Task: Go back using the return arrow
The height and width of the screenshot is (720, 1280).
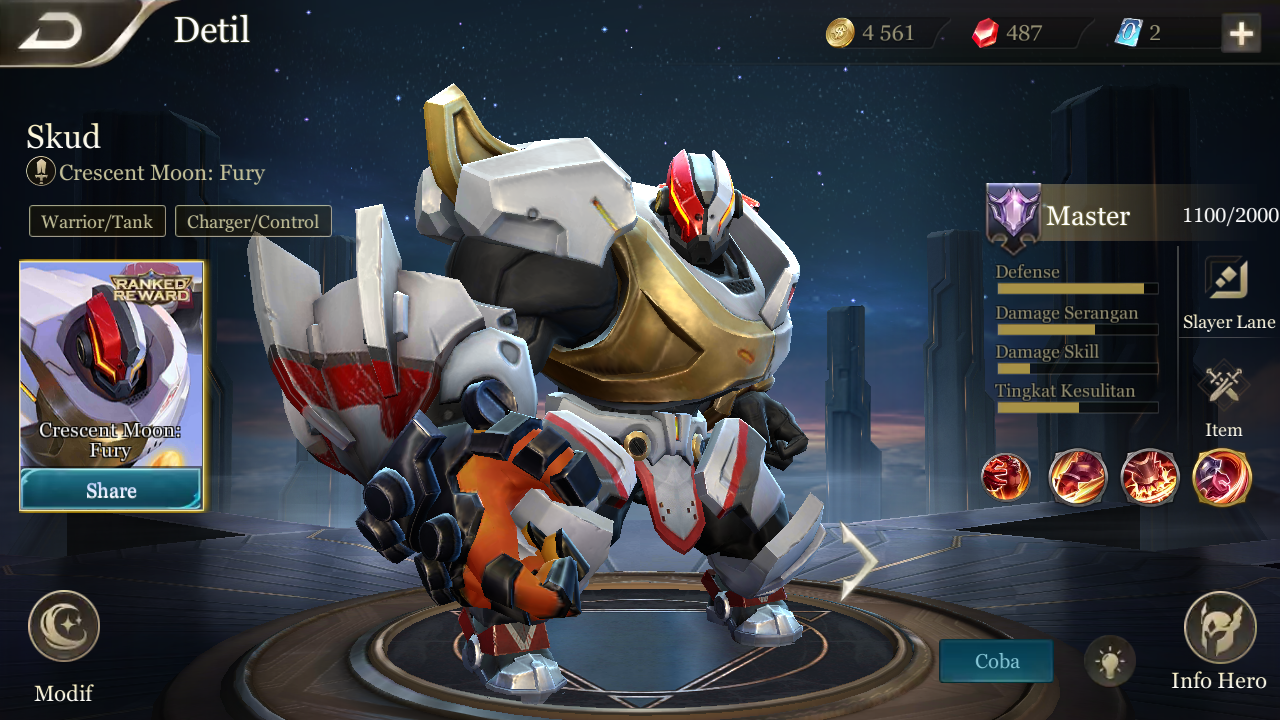Action: [50, 32]
